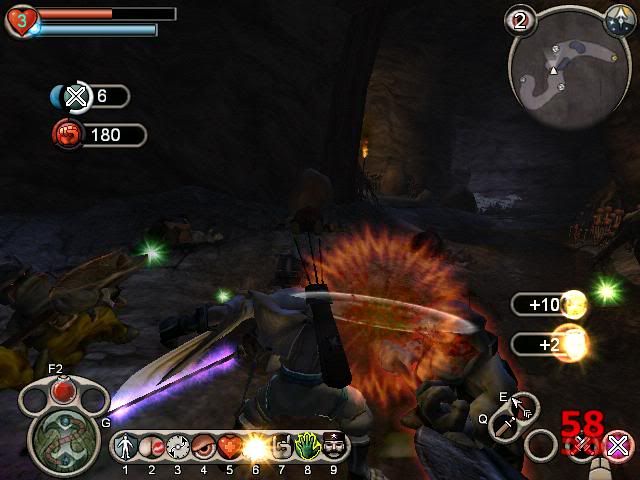The width and height of the screenshot is (640, 480).
Task: Use the heart with cross icon in slot 5
Action: (229, 446)
